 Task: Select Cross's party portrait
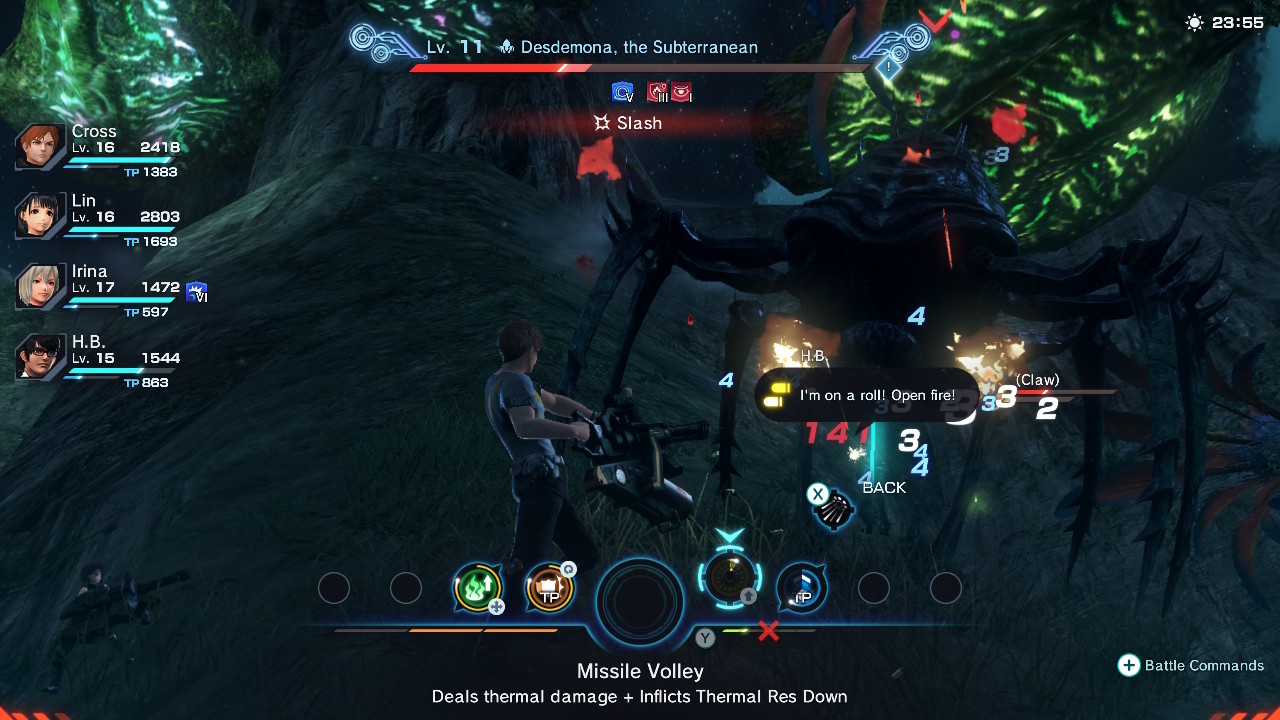pos(40,147)
